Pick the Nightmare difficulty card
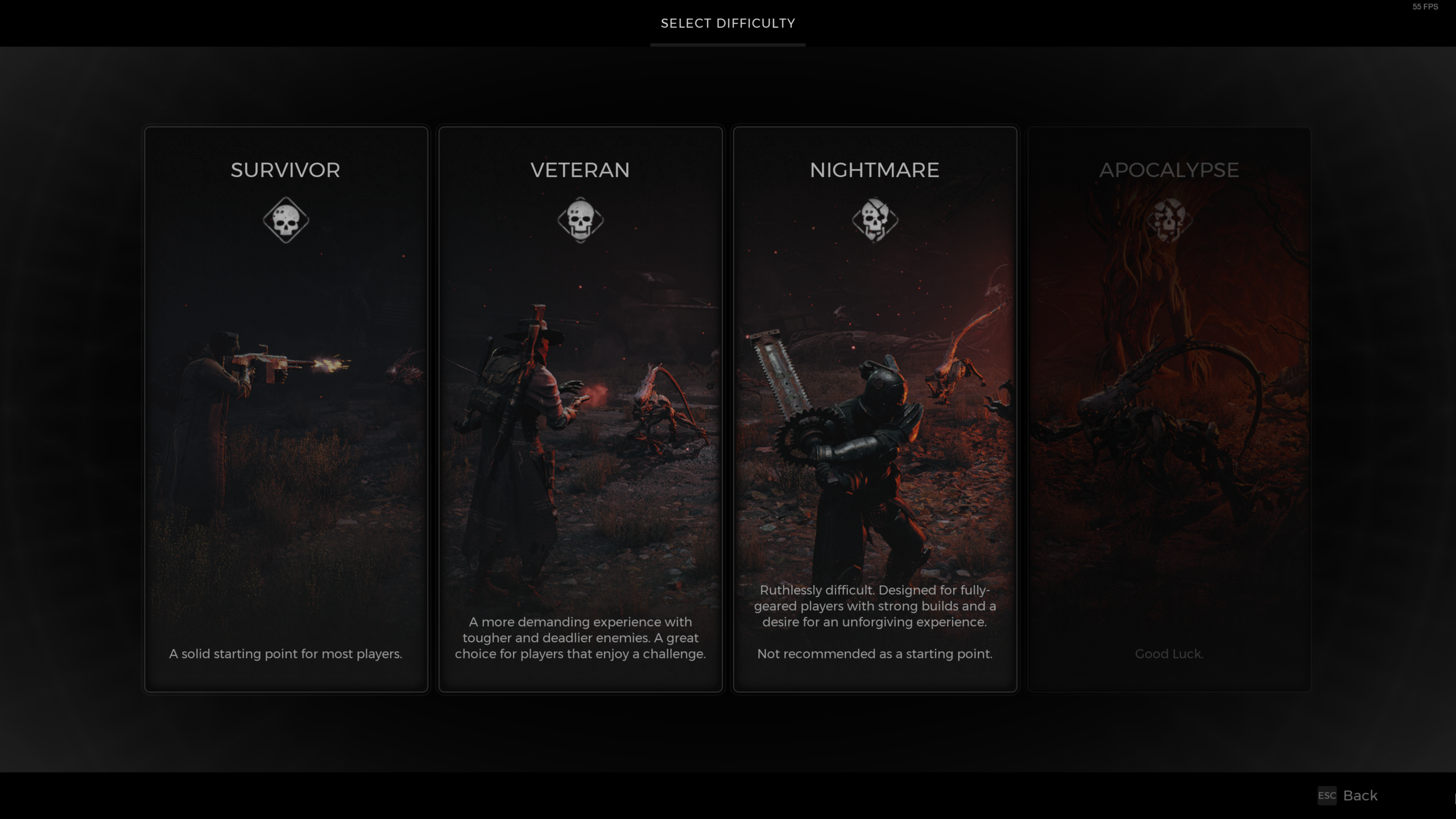1456x819 pixels. (875, 409)
